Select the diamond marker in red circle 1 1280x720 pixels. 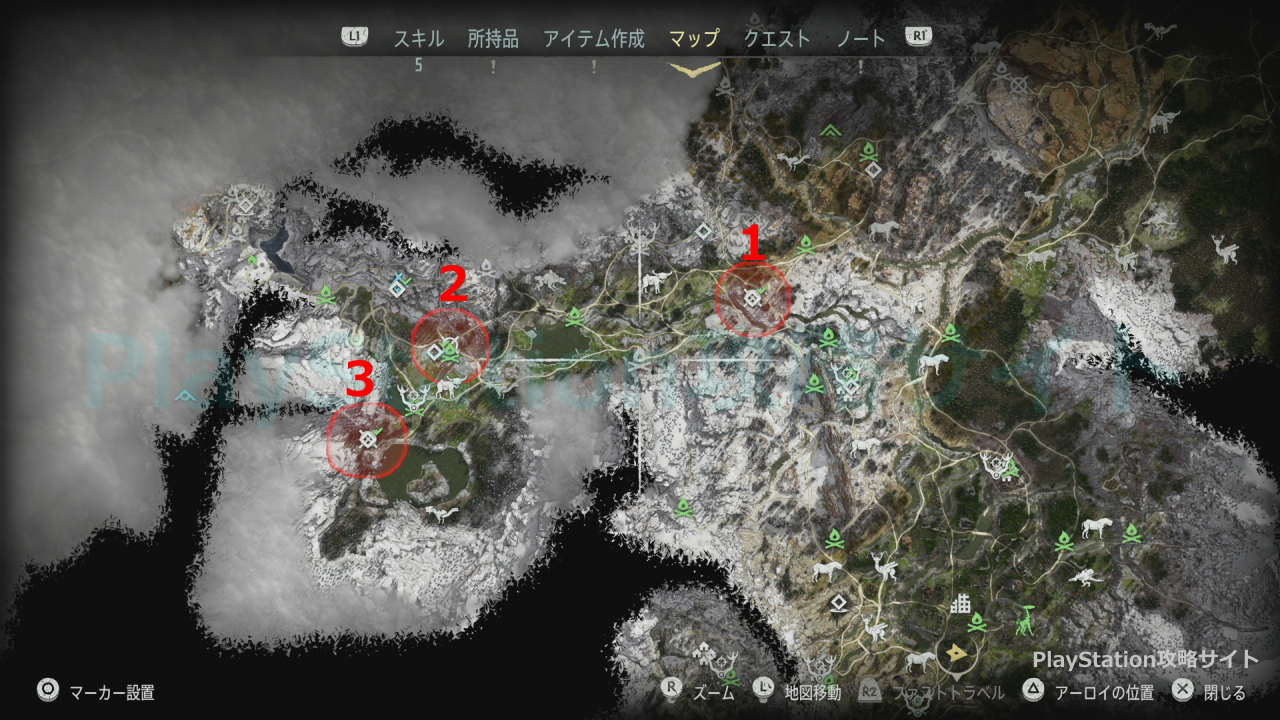pyautogui.click(x=752, y=298)
